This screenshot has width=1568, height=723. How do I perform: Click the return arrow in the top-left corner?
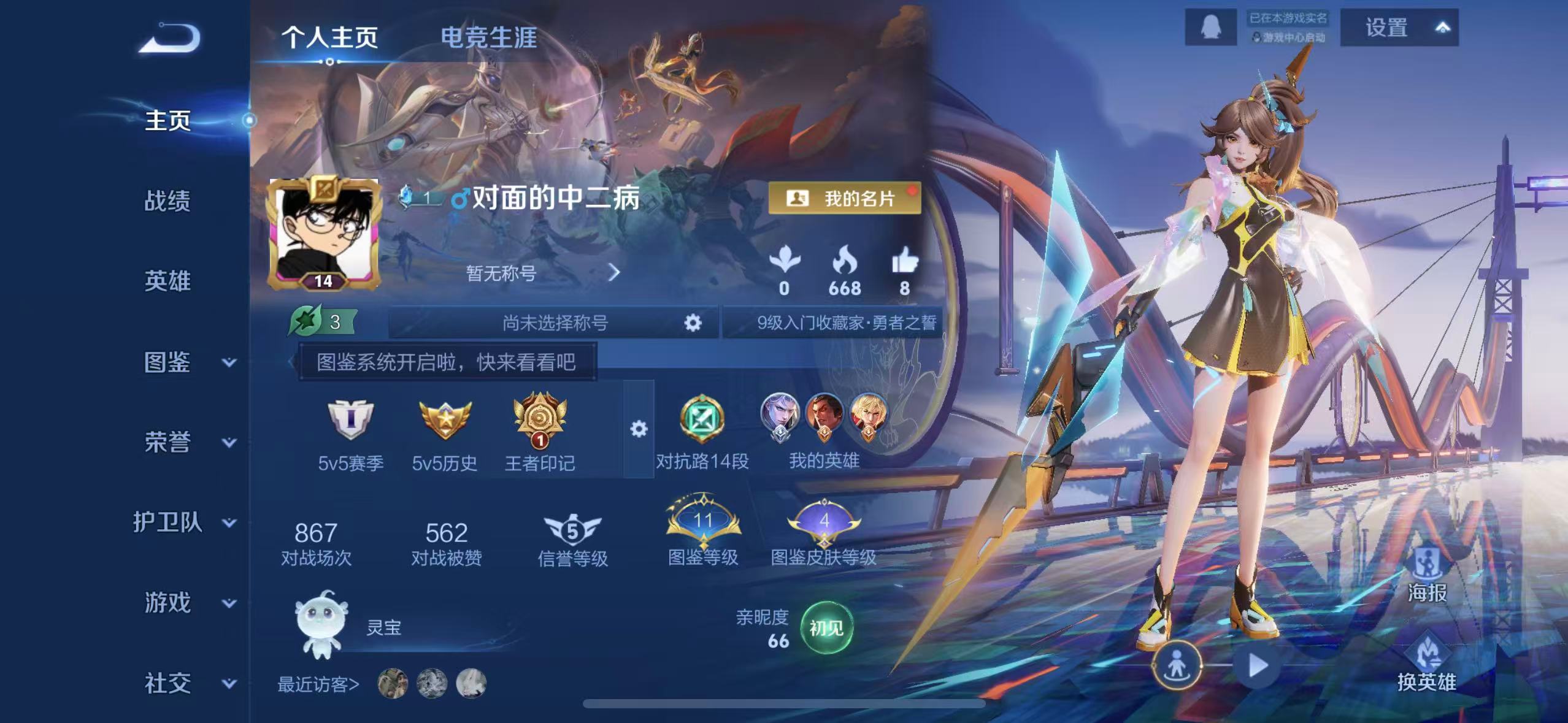coord(171,39)
